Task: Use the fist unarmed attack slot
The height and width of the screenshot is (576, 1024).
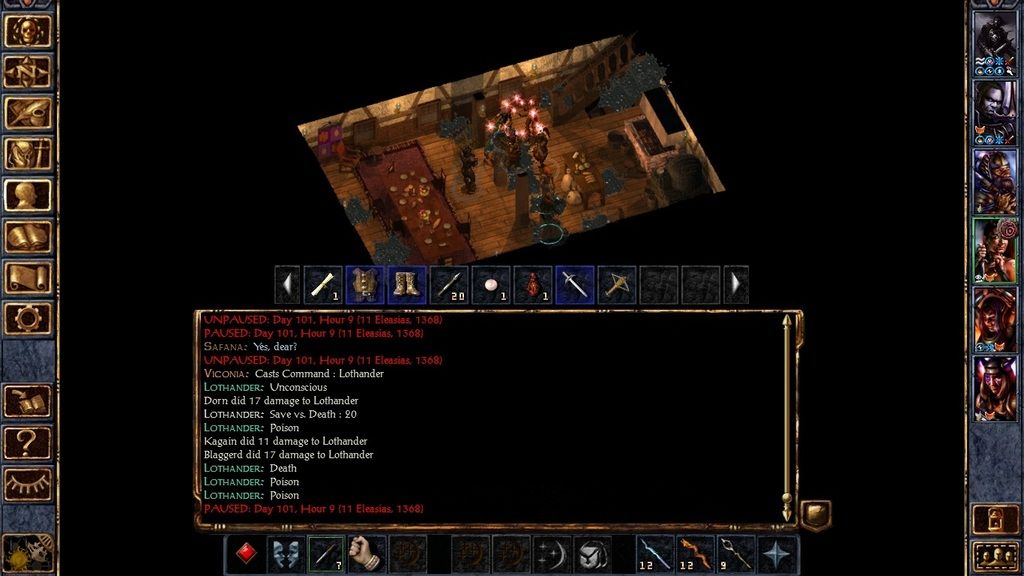Action: pos(367,554)
